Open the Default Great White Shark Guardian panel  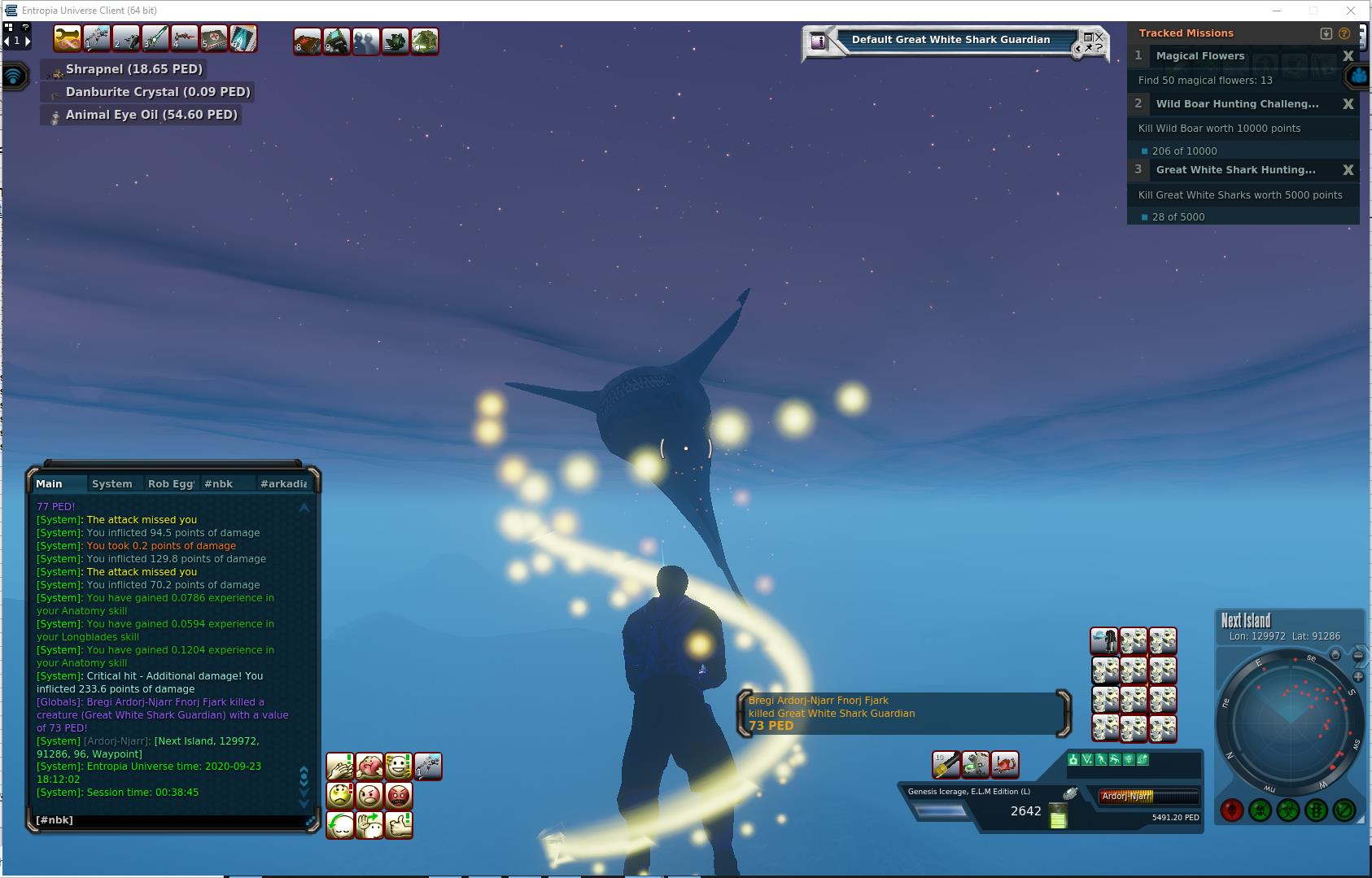[950, 40]
